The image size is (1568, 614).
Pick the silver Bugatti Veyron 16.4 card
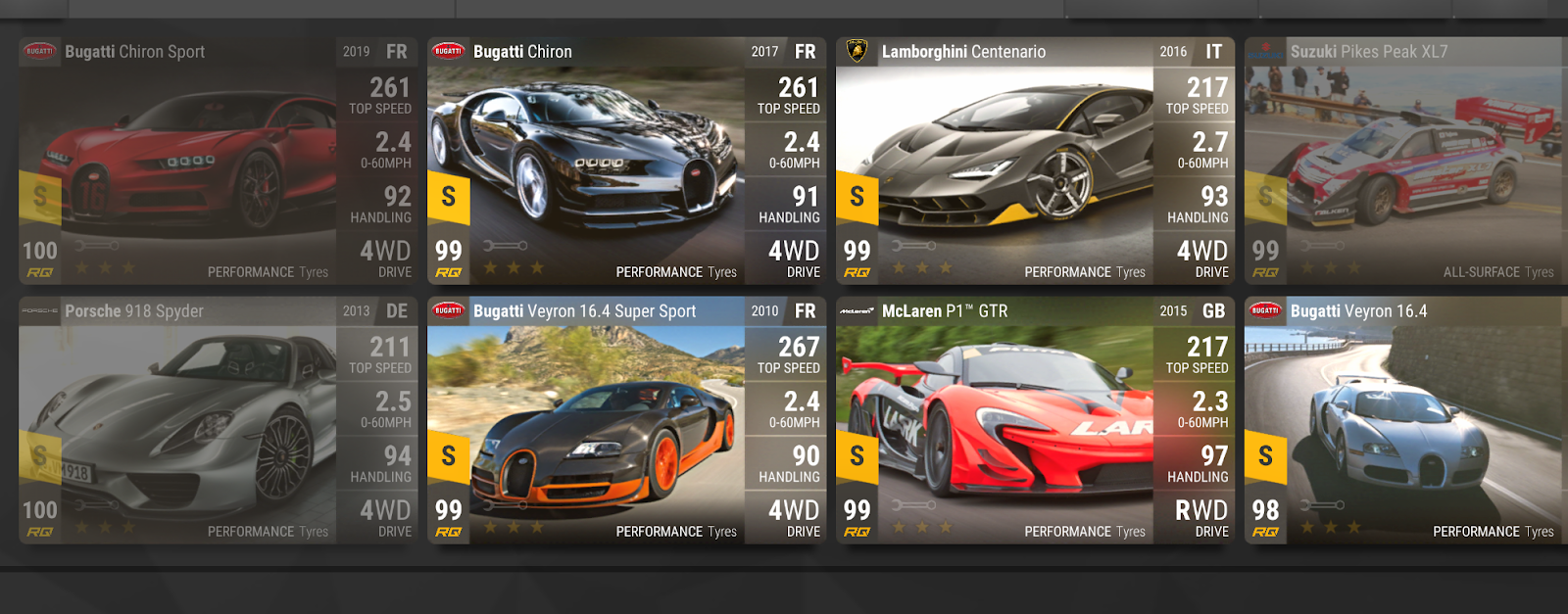(x=1404, y=421)
